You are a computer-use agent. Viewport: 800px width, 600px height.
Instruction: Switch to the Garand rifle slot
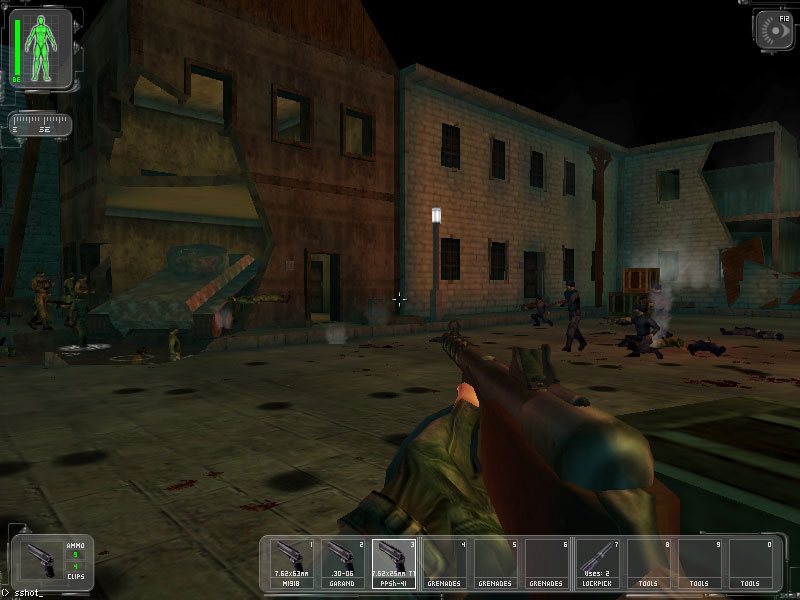coord(344,563)
